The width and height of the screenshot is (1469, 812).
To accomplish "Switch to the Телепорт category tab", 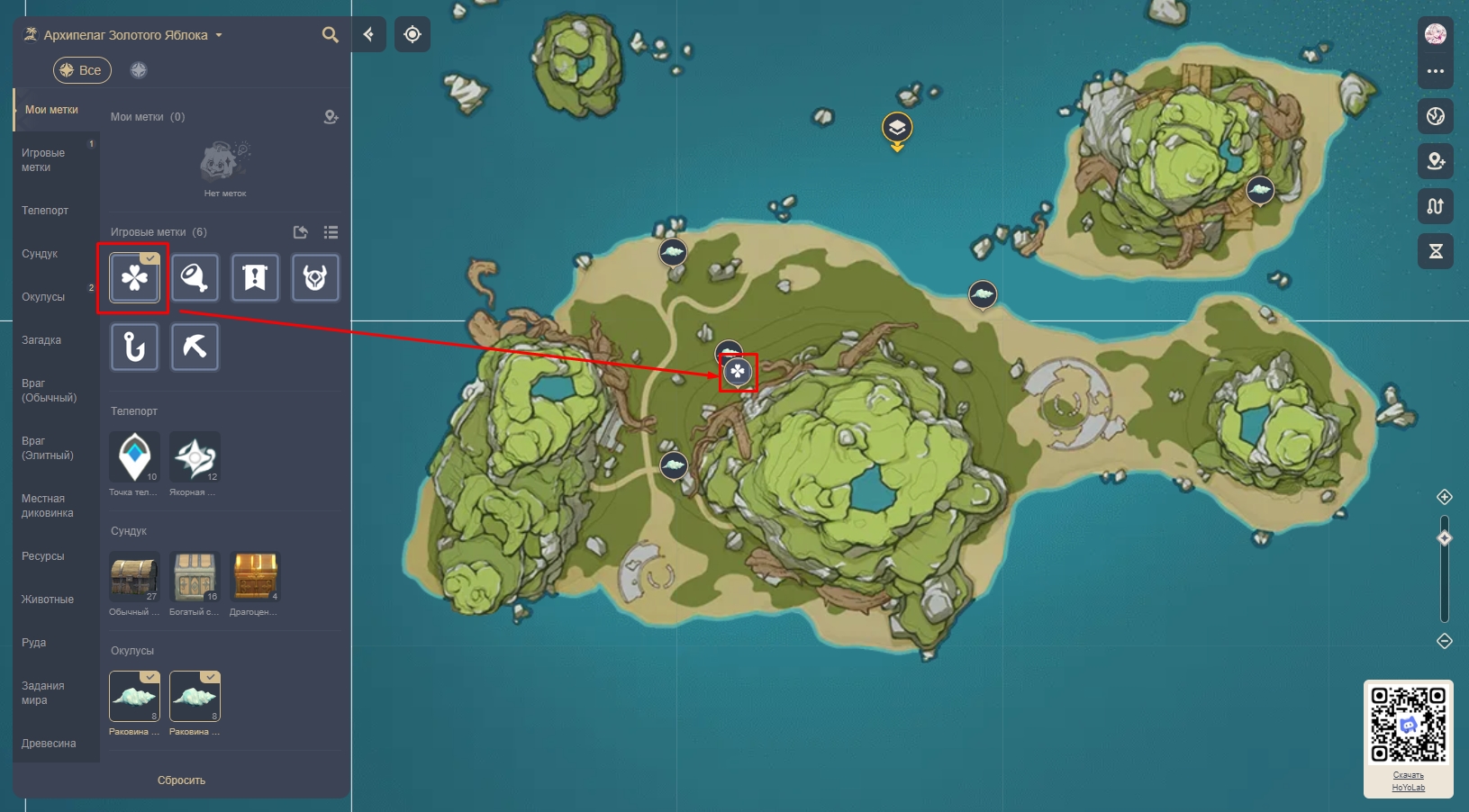I will 45,211.
